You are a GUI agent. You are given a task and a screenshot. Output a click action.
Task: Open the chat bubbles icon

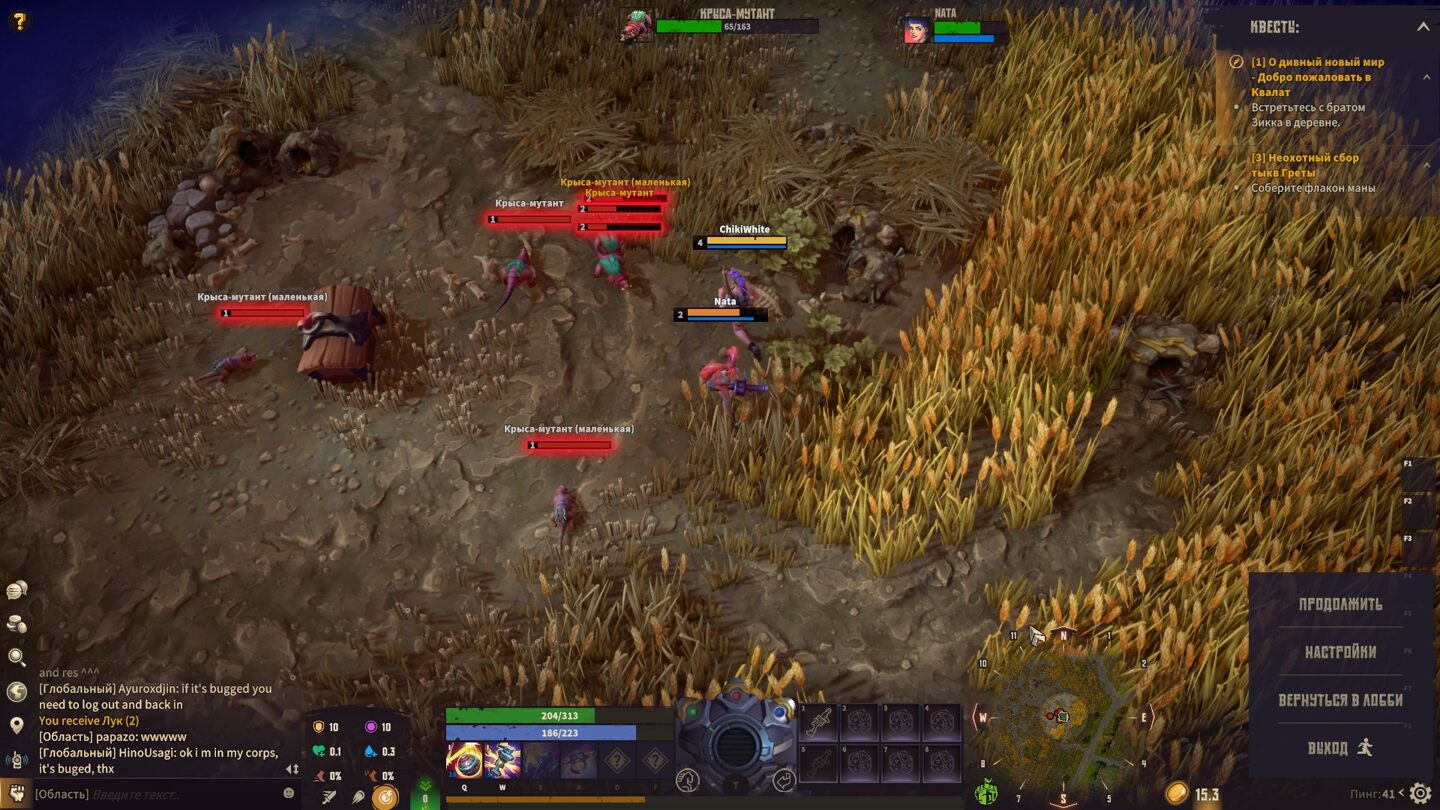(x=16, y=590)
